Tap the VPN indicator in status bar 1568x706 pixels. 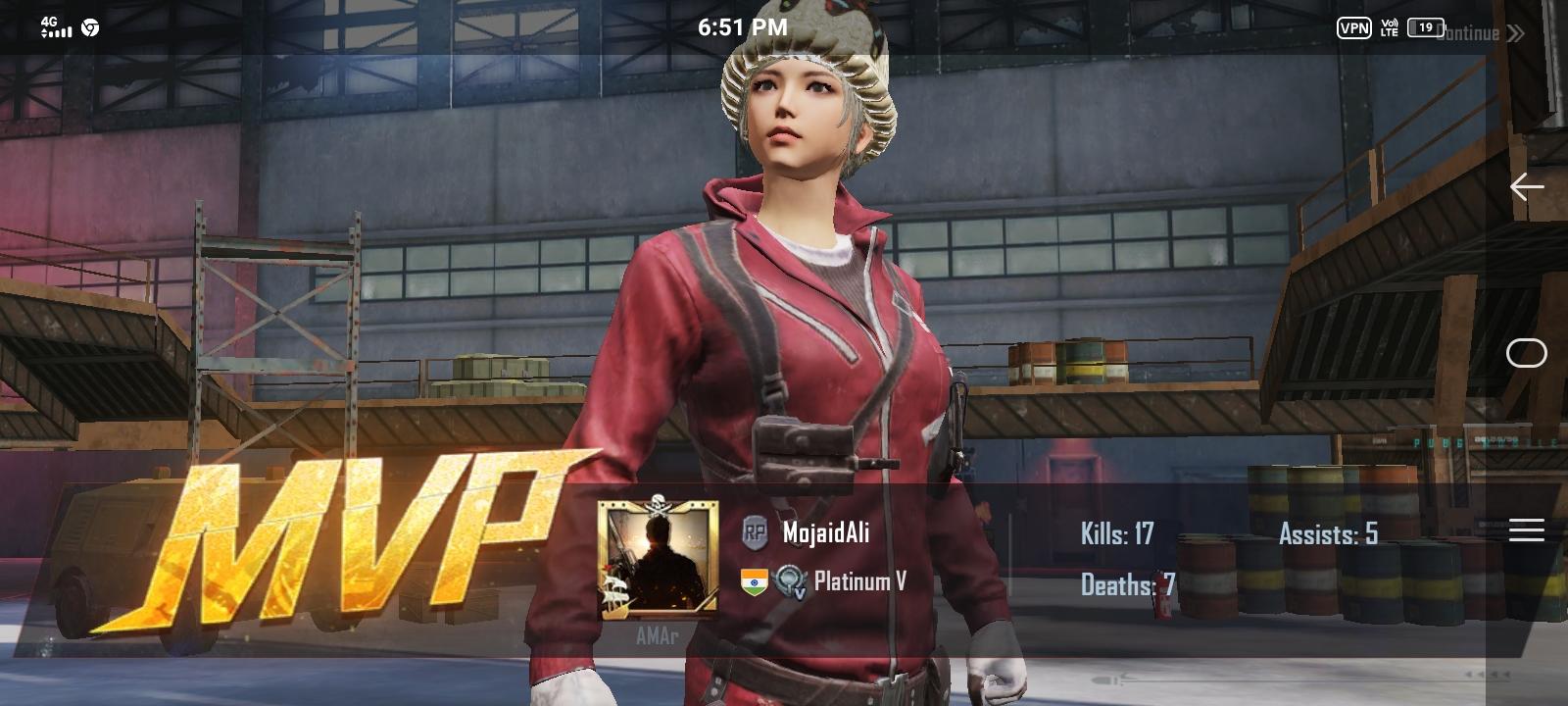pos(1354,29)
